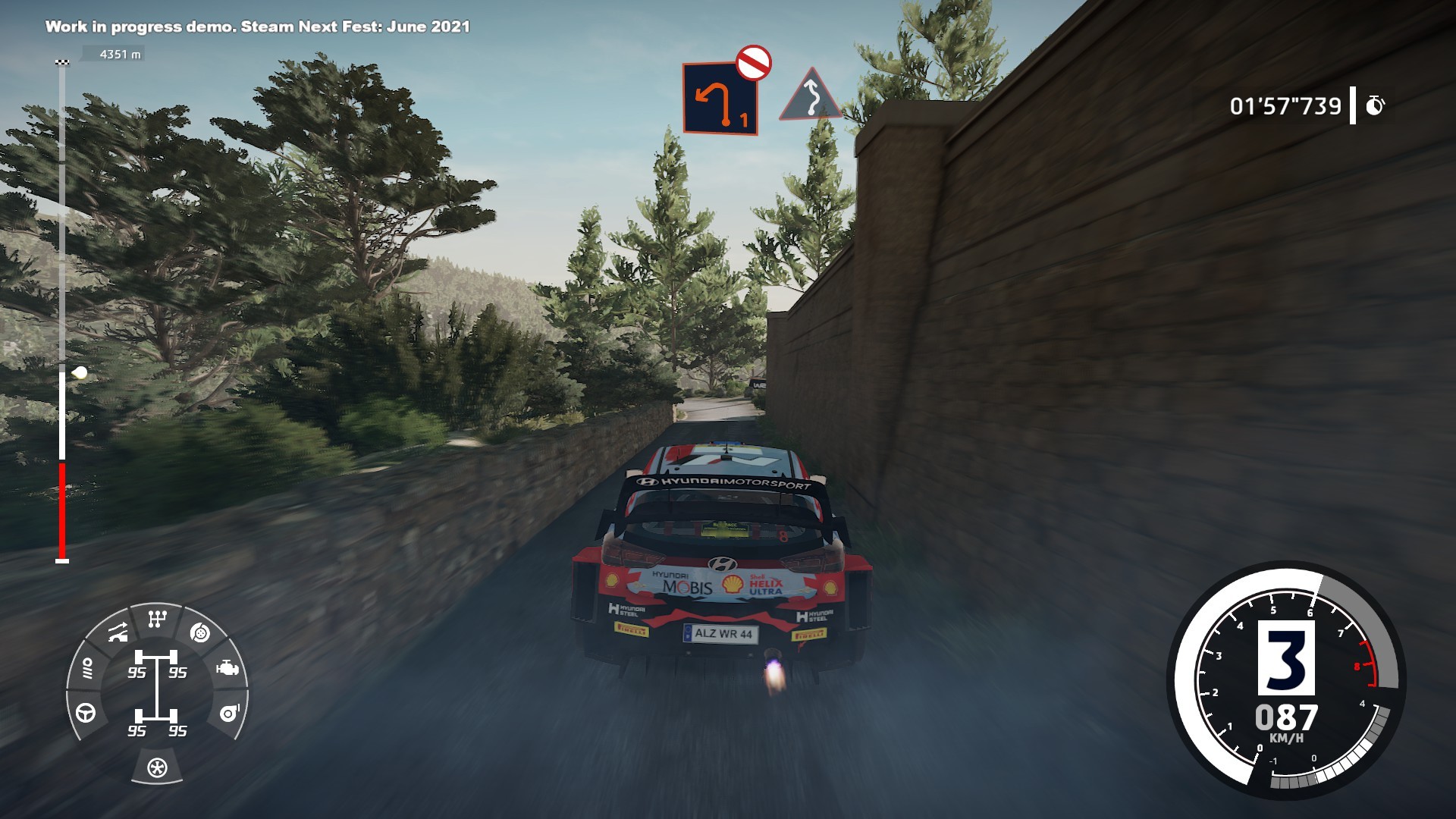Click the aerodynamics bodywork icon

coord(117,632)
